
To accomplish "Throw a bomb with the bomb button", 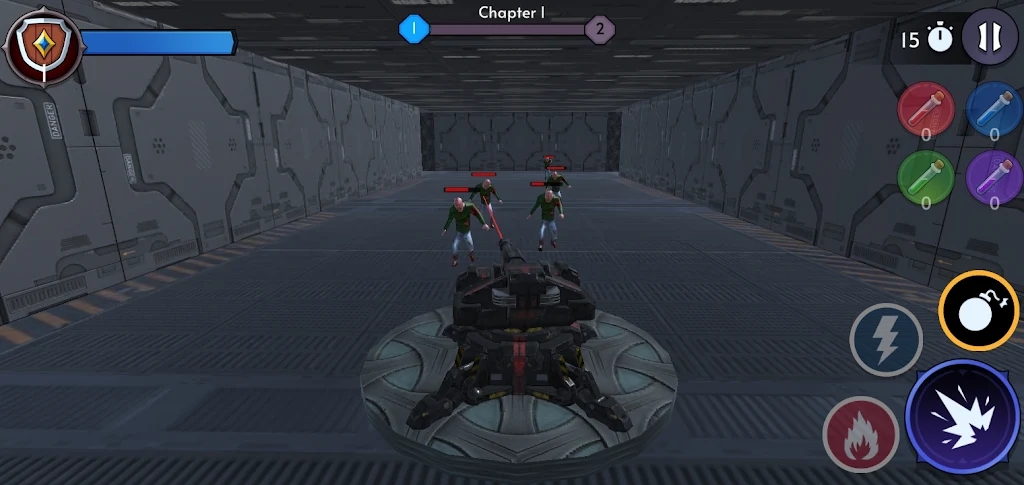I will 978,311.
